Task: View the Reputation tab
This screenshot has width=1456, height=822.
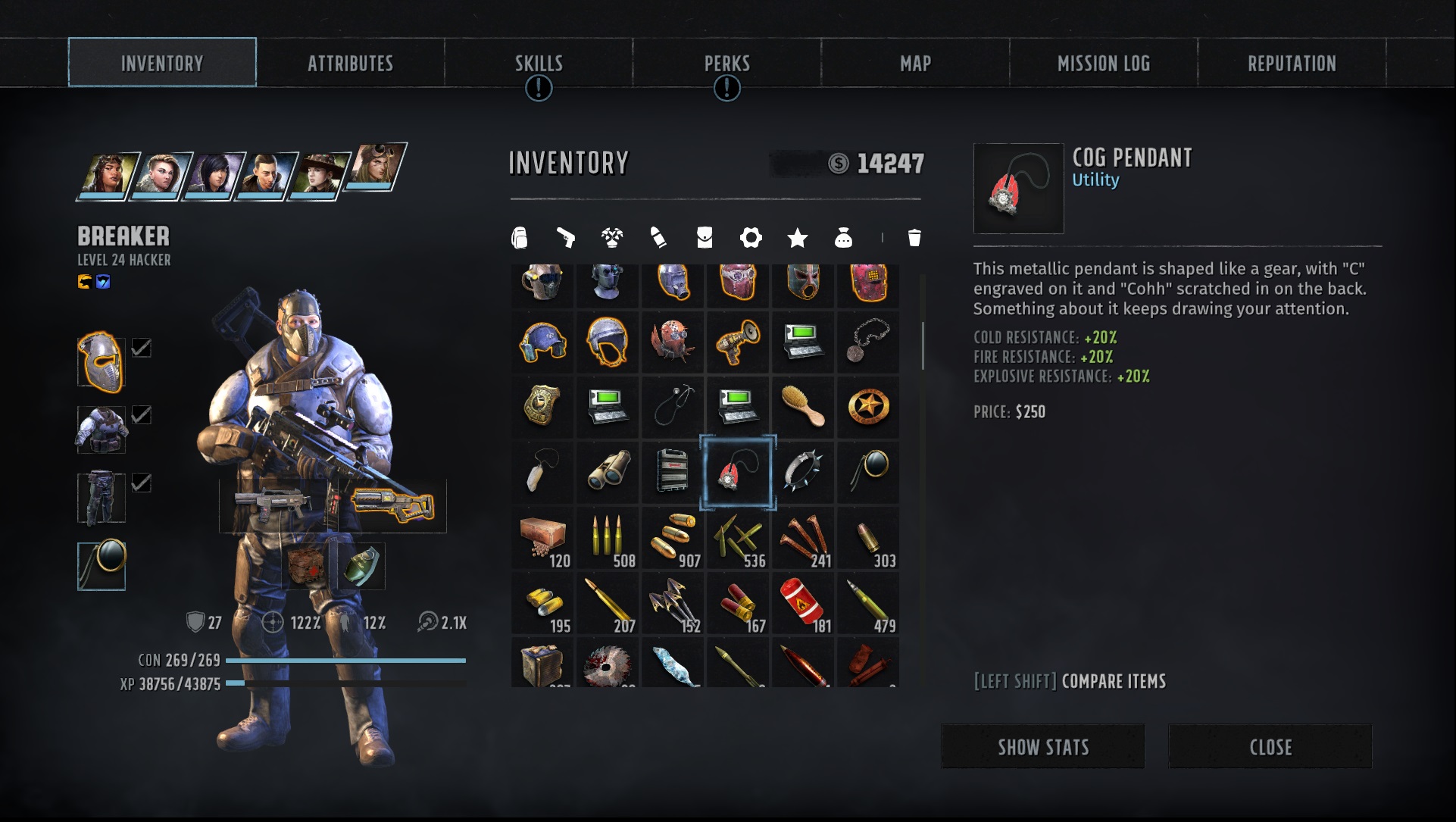Action: 1292,64
